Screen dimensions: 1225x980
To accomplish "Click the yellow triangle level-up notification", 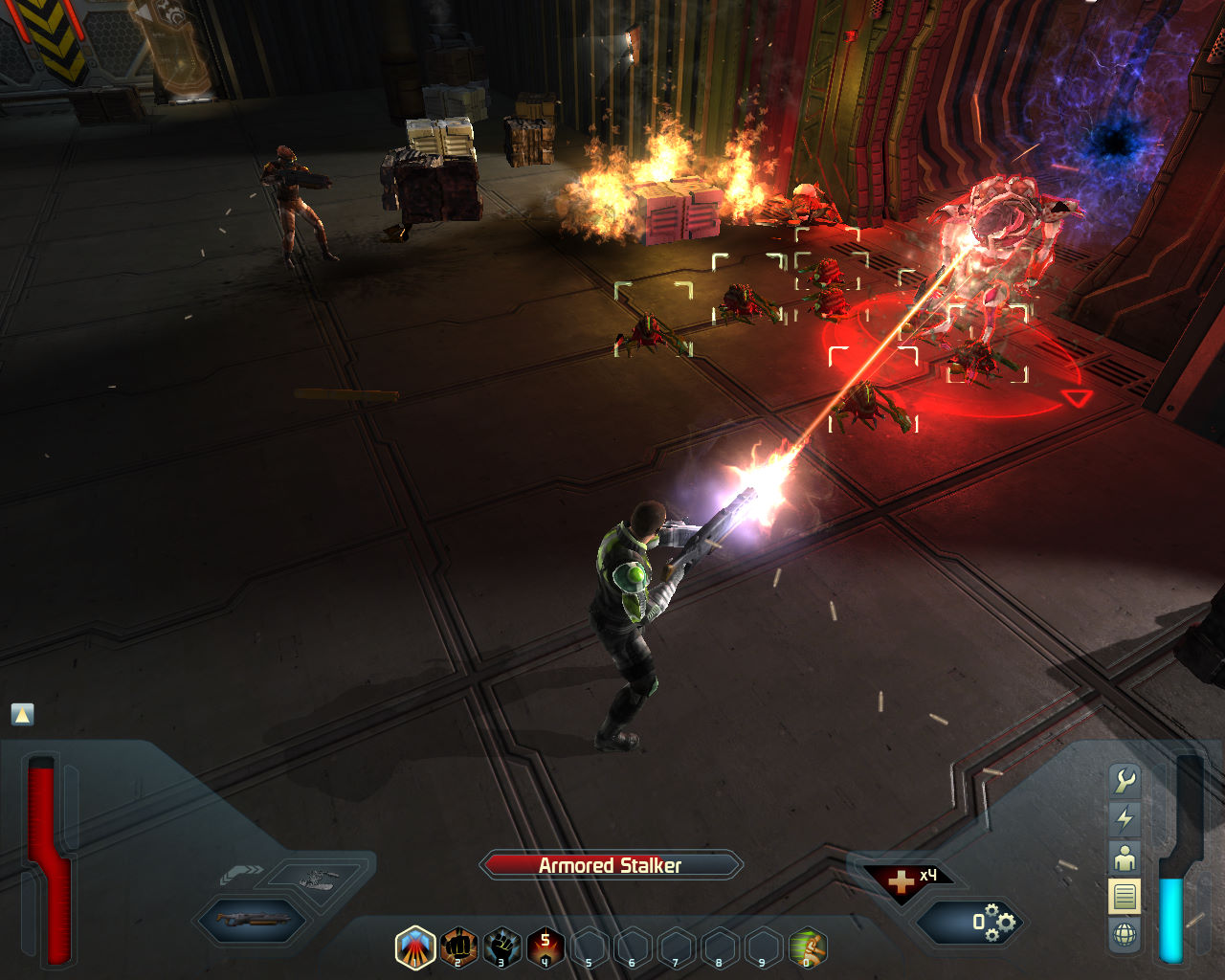I will 22,714.
